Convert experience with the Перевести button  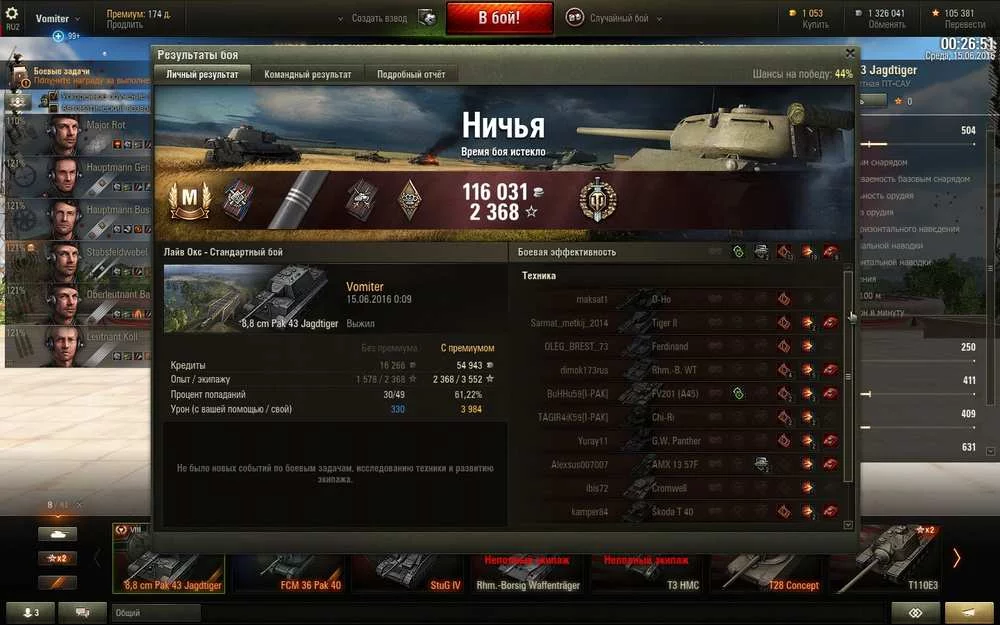(x=964, y=25)
